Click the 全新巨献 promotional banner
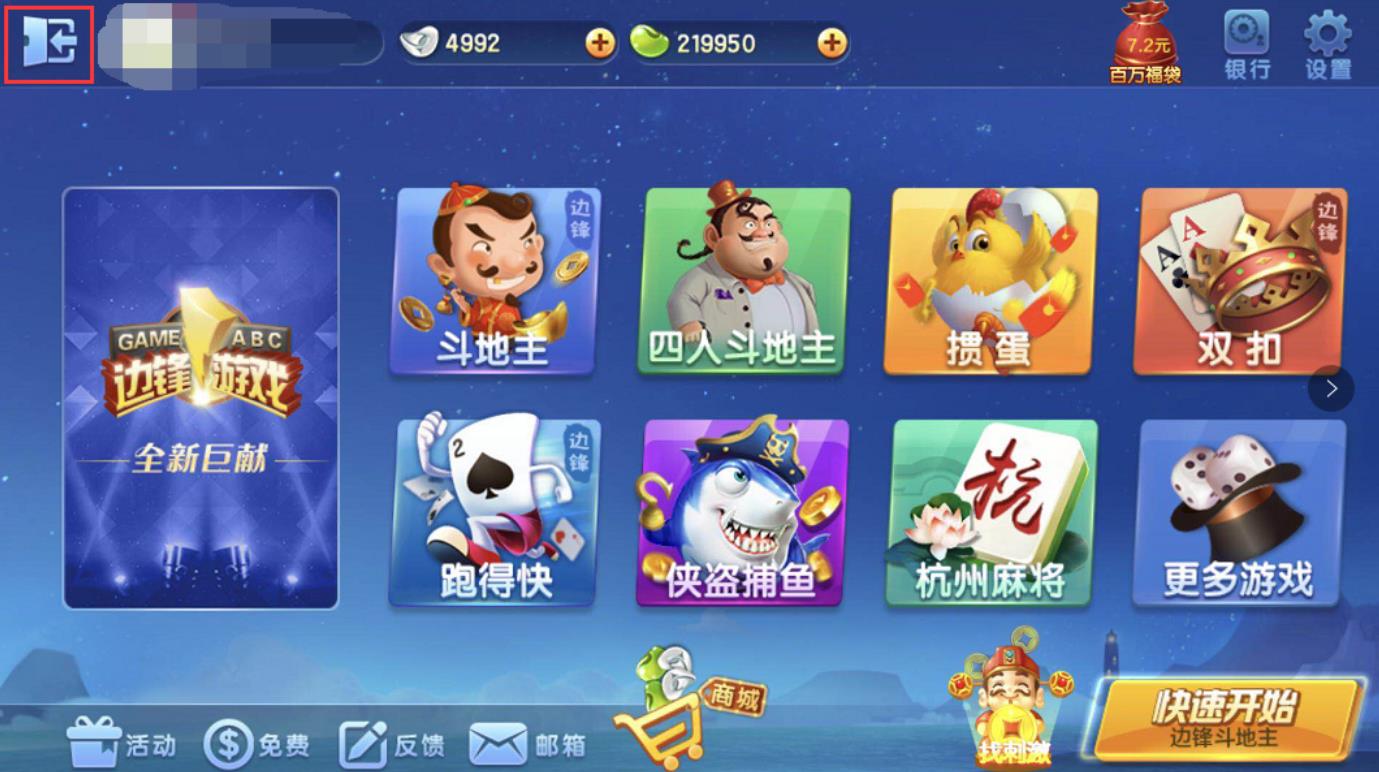This screenshot has height=772, width=1379. (199, 395)
